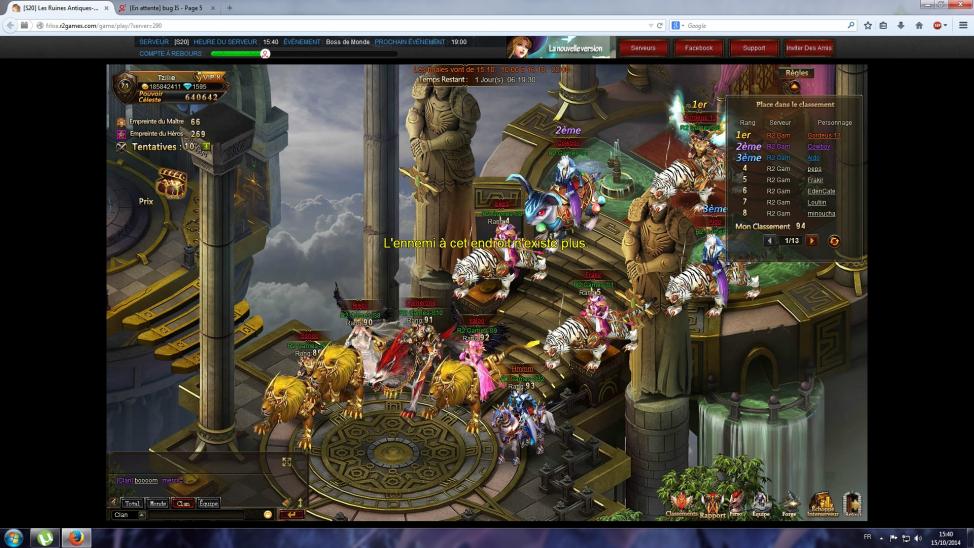Refresh the ranking list
974x548 pixels.
click(x=834, y=241)
